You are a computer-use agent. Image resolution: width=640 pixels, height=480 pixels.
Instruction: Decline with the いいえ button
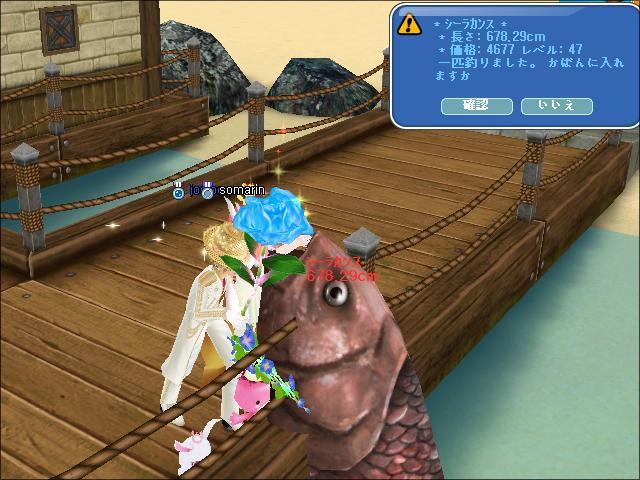point(557,105)
